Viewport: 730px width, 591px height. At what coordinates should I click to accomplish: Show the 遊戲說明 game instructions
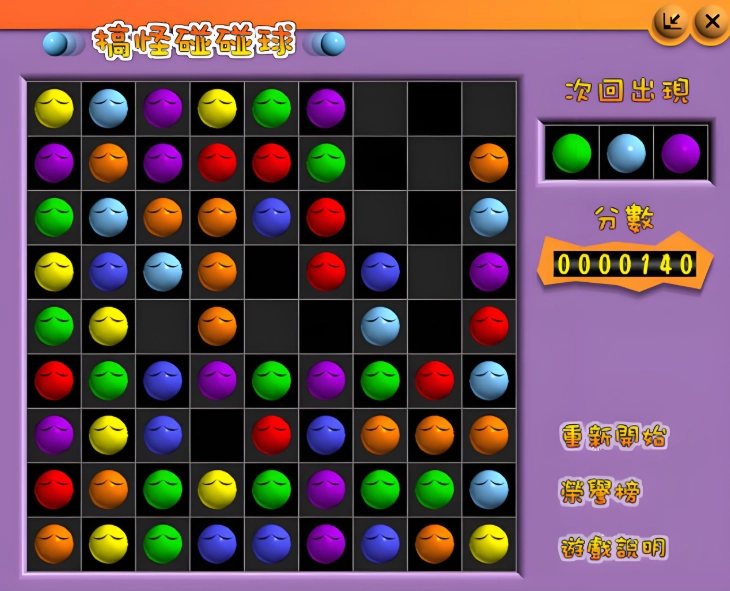pos(613,548)
